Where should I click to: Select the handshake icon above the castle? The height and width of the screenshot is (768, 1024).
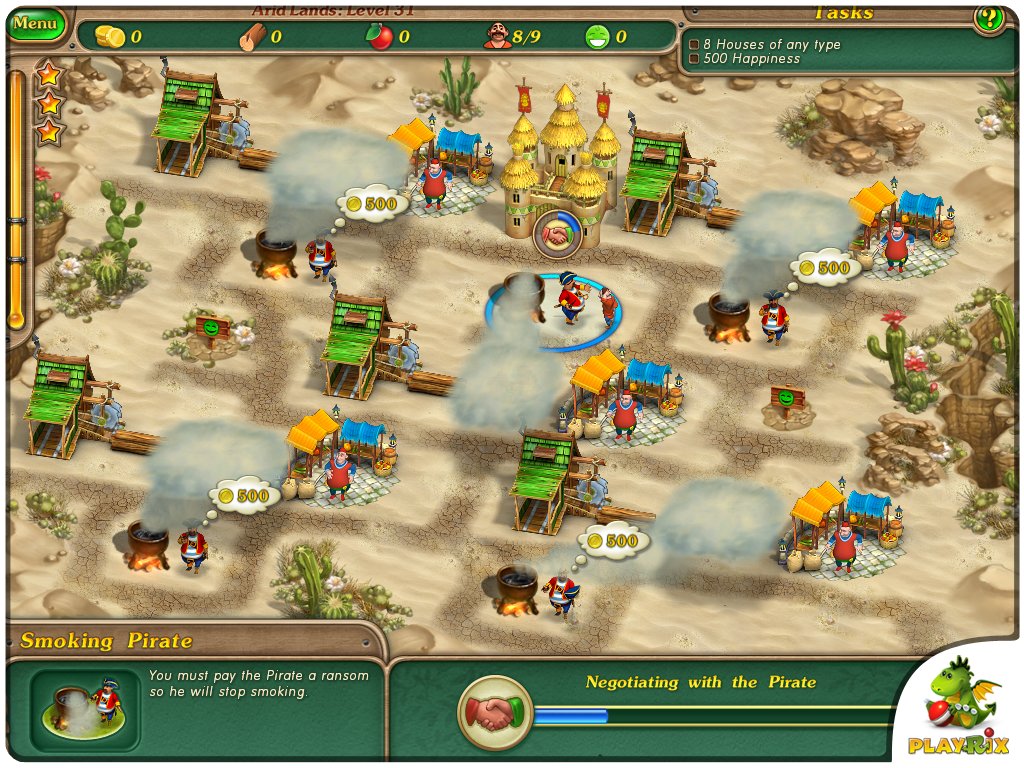click(x=555, y=235)
